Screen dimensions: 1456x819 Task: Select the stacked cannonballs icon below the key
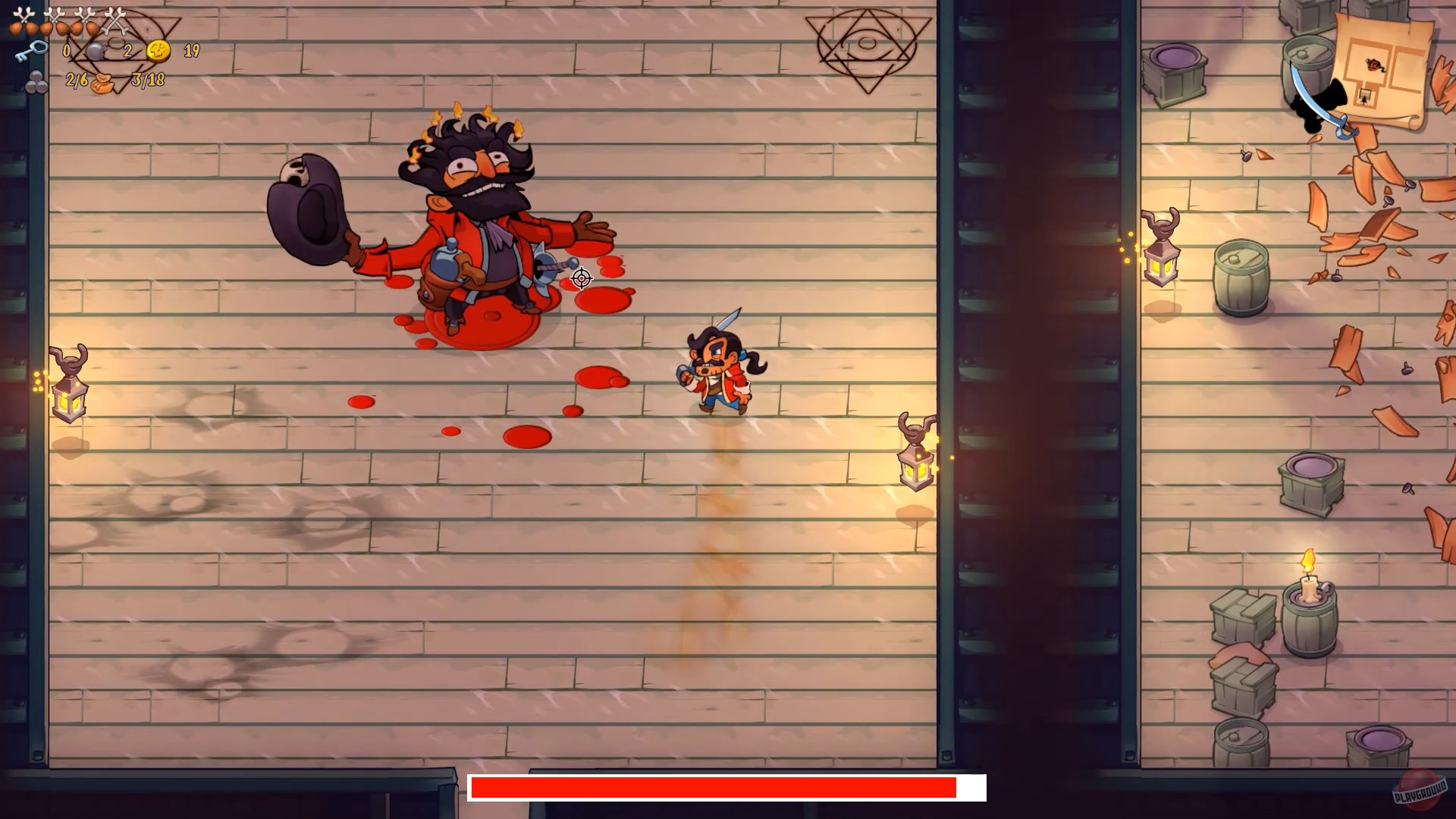click(36, 83)
